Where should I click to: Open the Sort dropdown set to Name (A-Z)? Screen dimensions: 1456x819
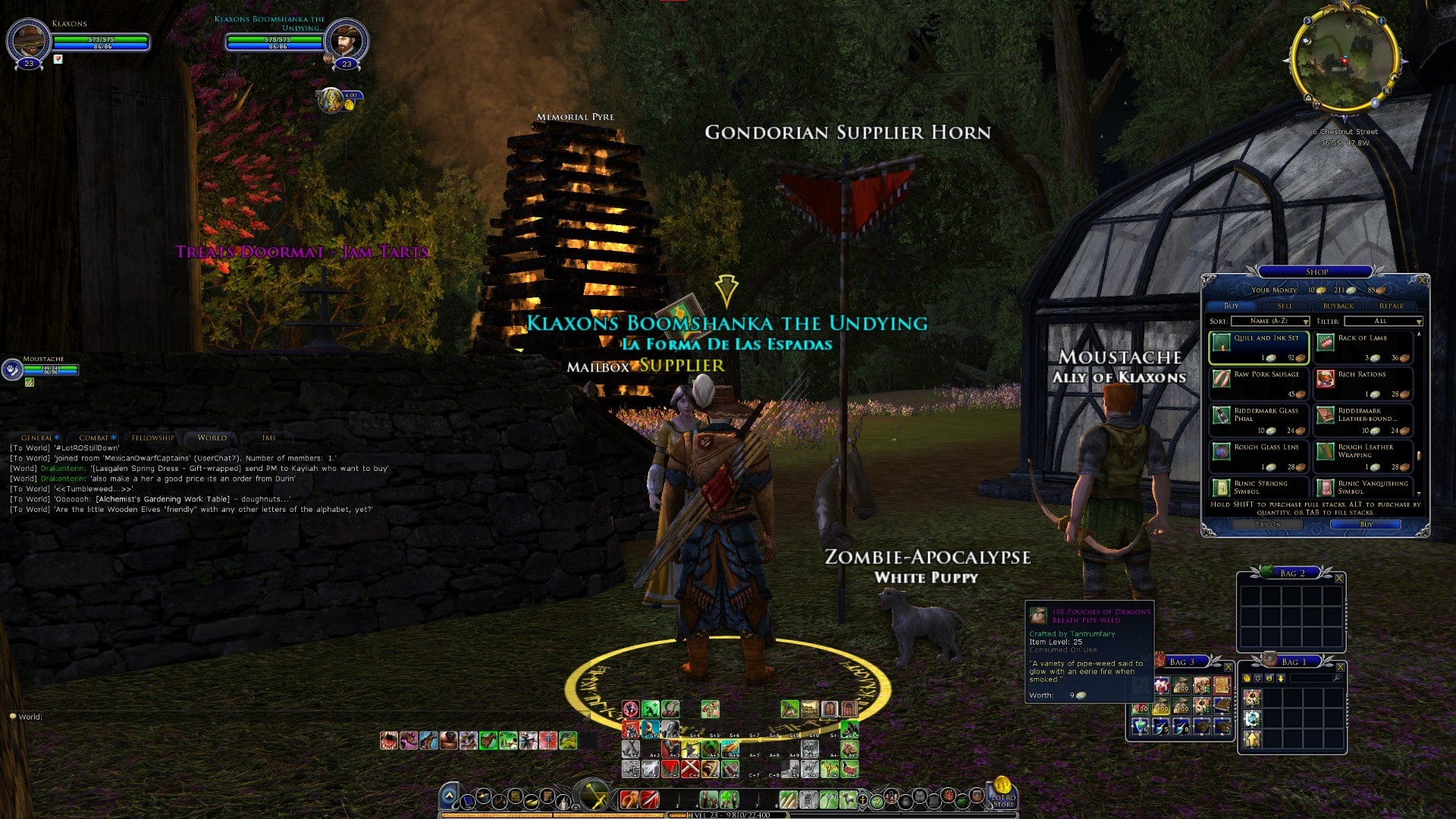tap(1271, 322)
